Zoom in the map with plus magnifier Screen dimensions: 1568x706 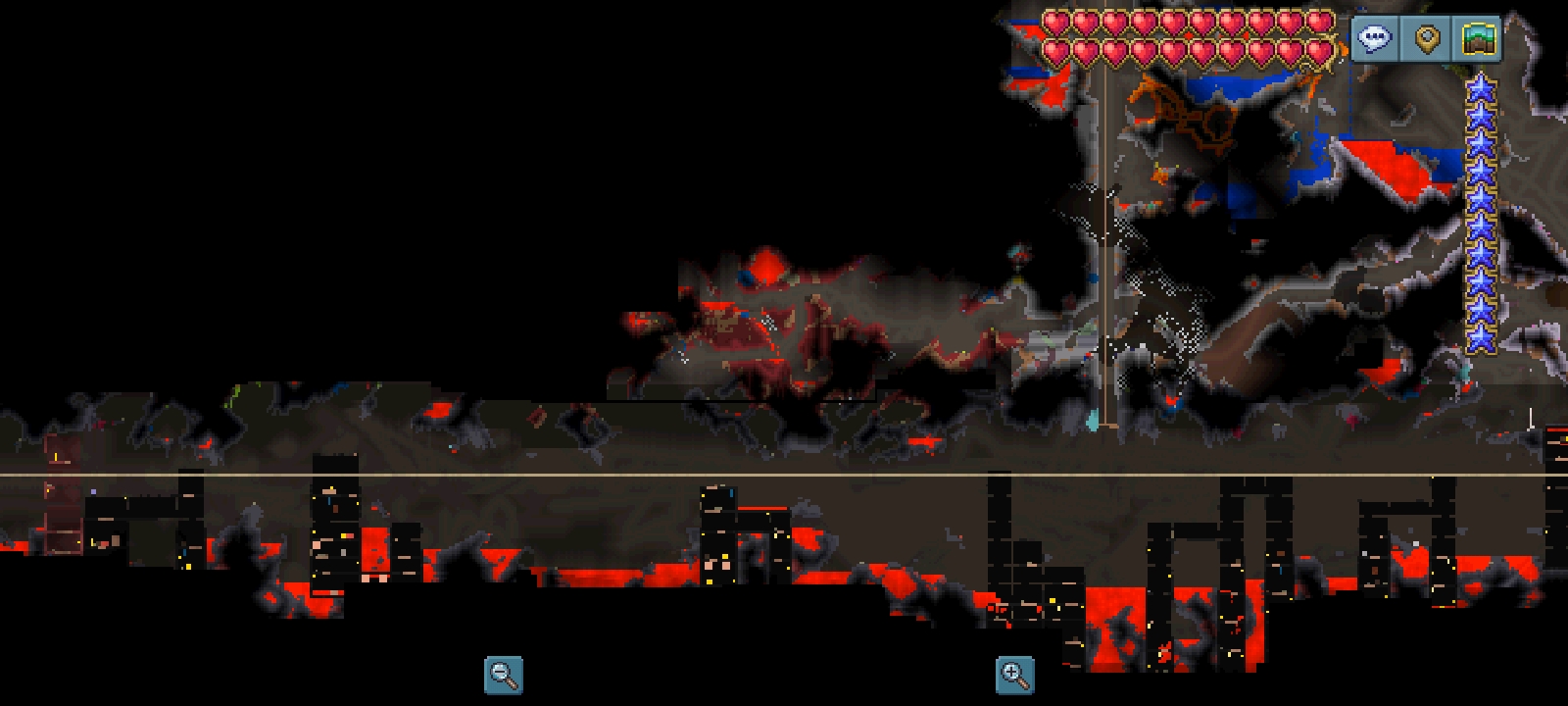pyautogui.click(x=1014, y=675)
